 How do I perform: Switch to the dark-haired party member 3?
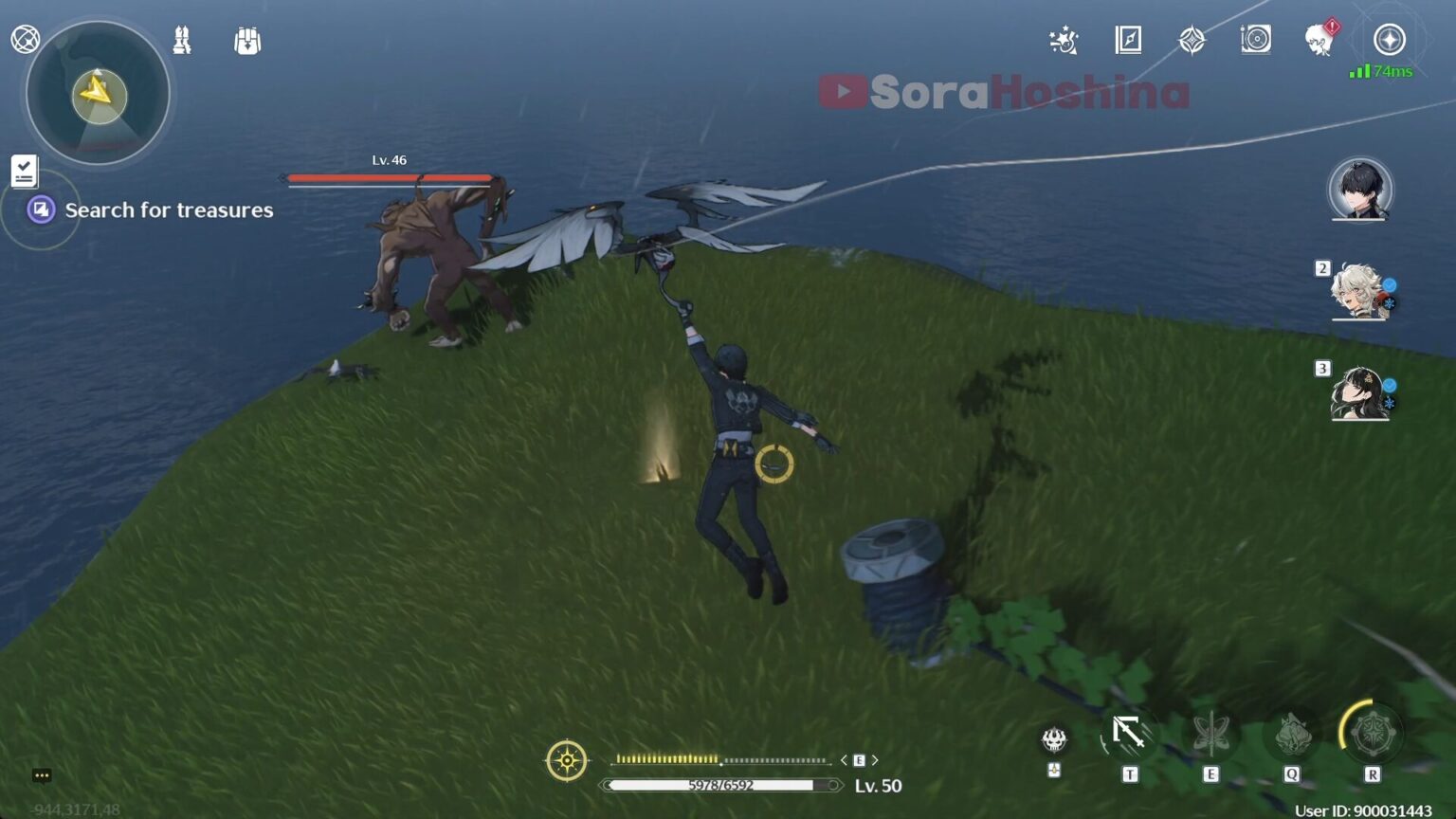(x=1360, y=392)
